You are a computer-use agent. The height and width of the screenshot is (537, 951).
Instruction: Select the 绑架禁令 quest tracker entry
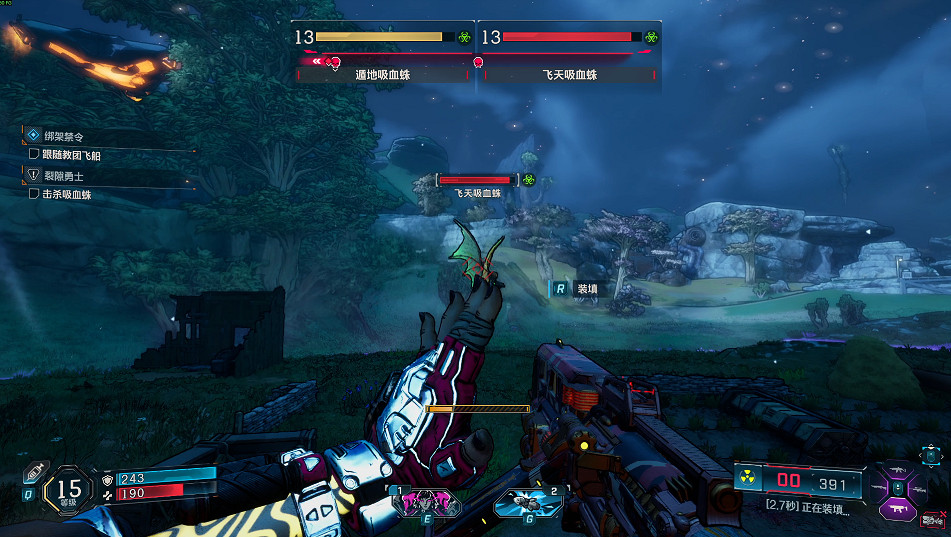pos(62,135)
